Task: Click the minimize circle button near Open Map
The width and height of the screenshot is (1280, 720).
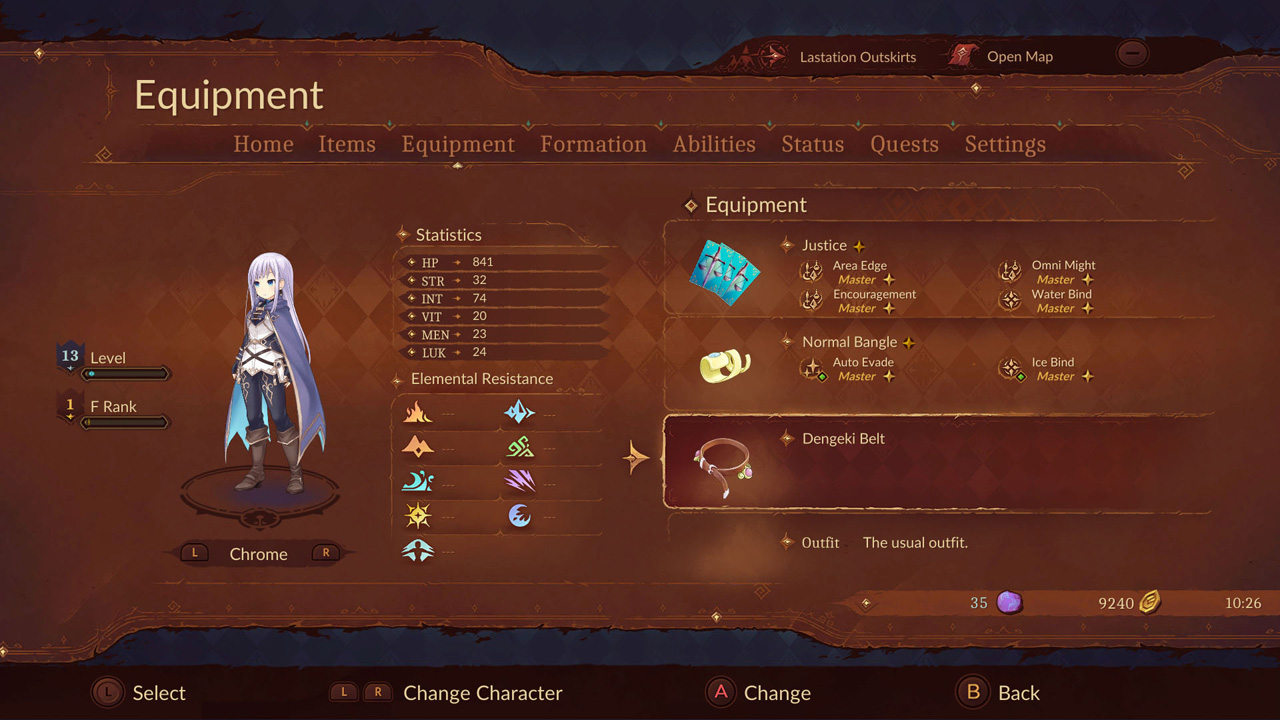Action: pos(1131,53)
